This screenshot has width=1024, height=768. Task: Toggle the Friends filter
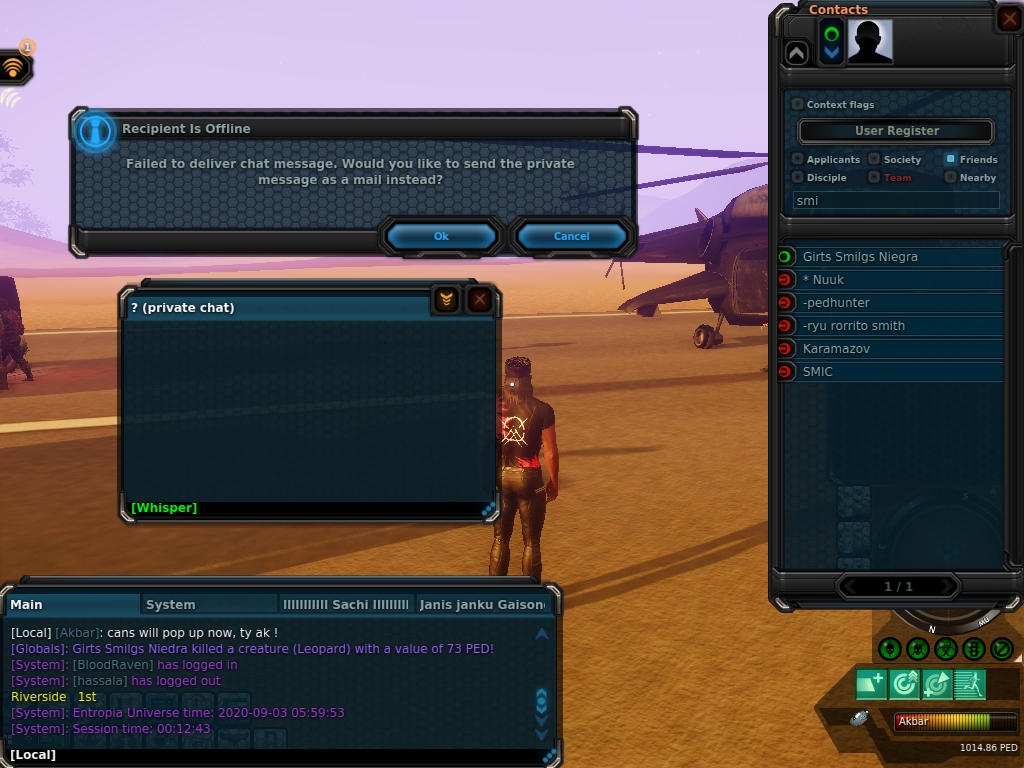click(950, 159)
